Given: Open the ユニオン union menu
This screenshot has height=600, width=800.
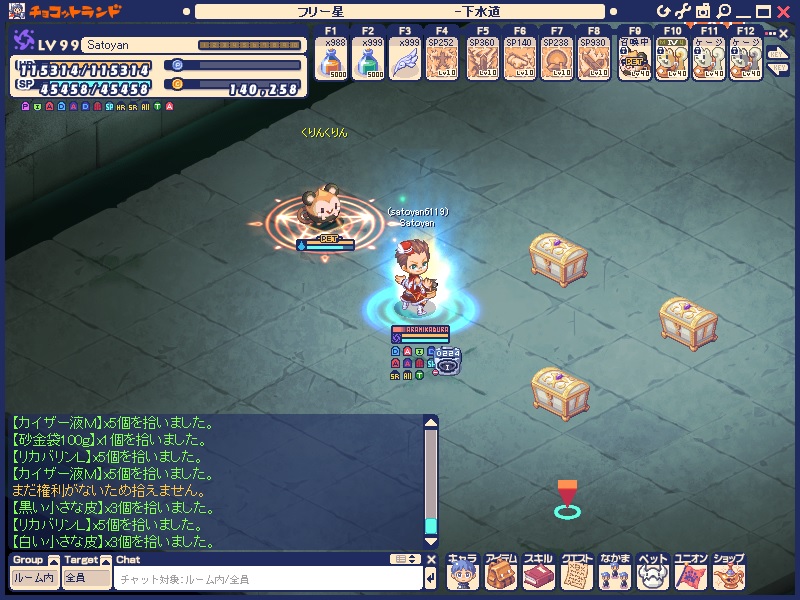Looking at the screenshot, I should point(690,573).
